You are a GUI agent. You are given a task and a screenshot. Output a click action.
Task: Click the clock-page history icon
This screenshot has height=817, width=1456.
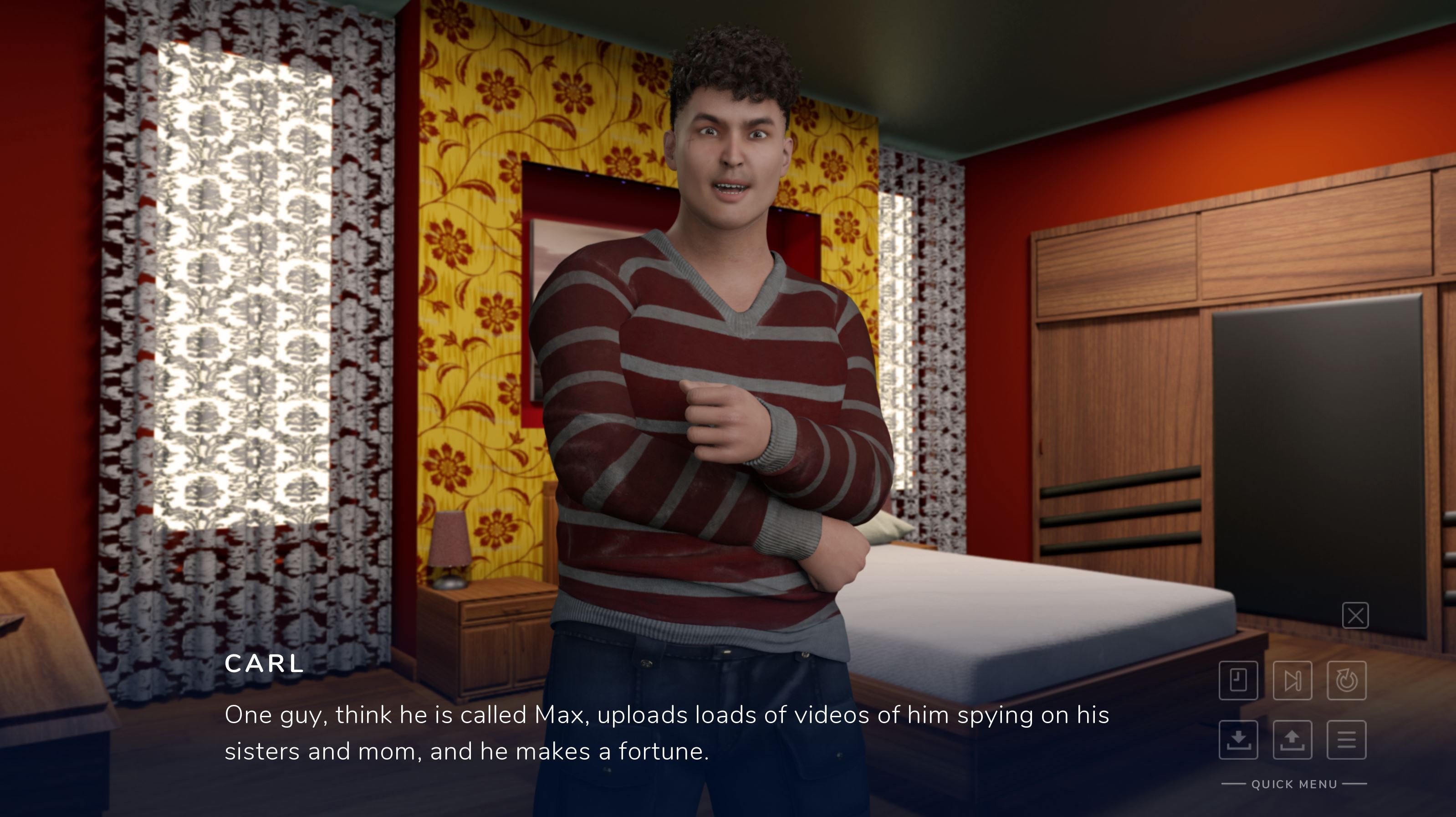[x=1238, y=681]
